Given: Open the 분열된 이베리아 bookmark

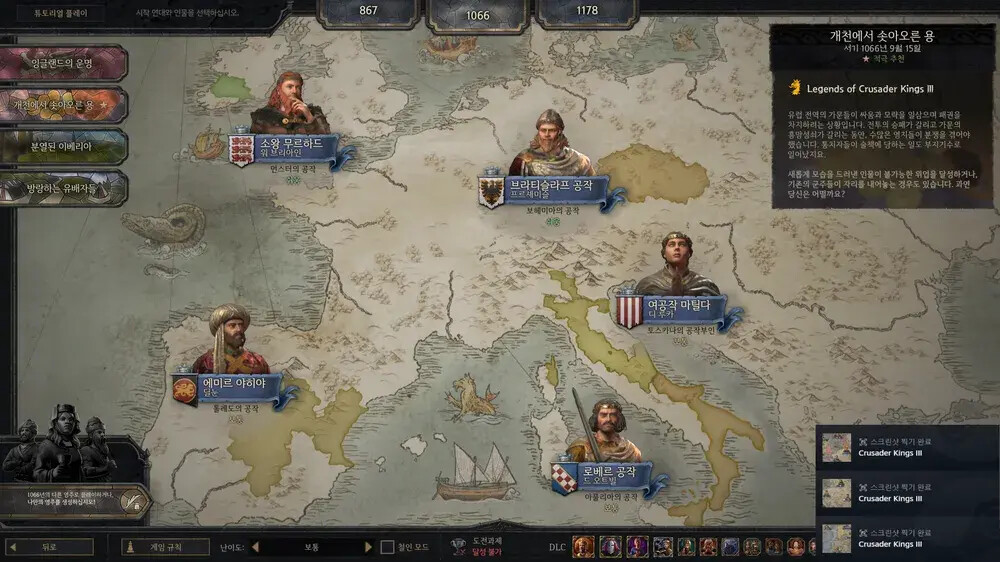Looking at the screenshot, I should coord(62,146).
